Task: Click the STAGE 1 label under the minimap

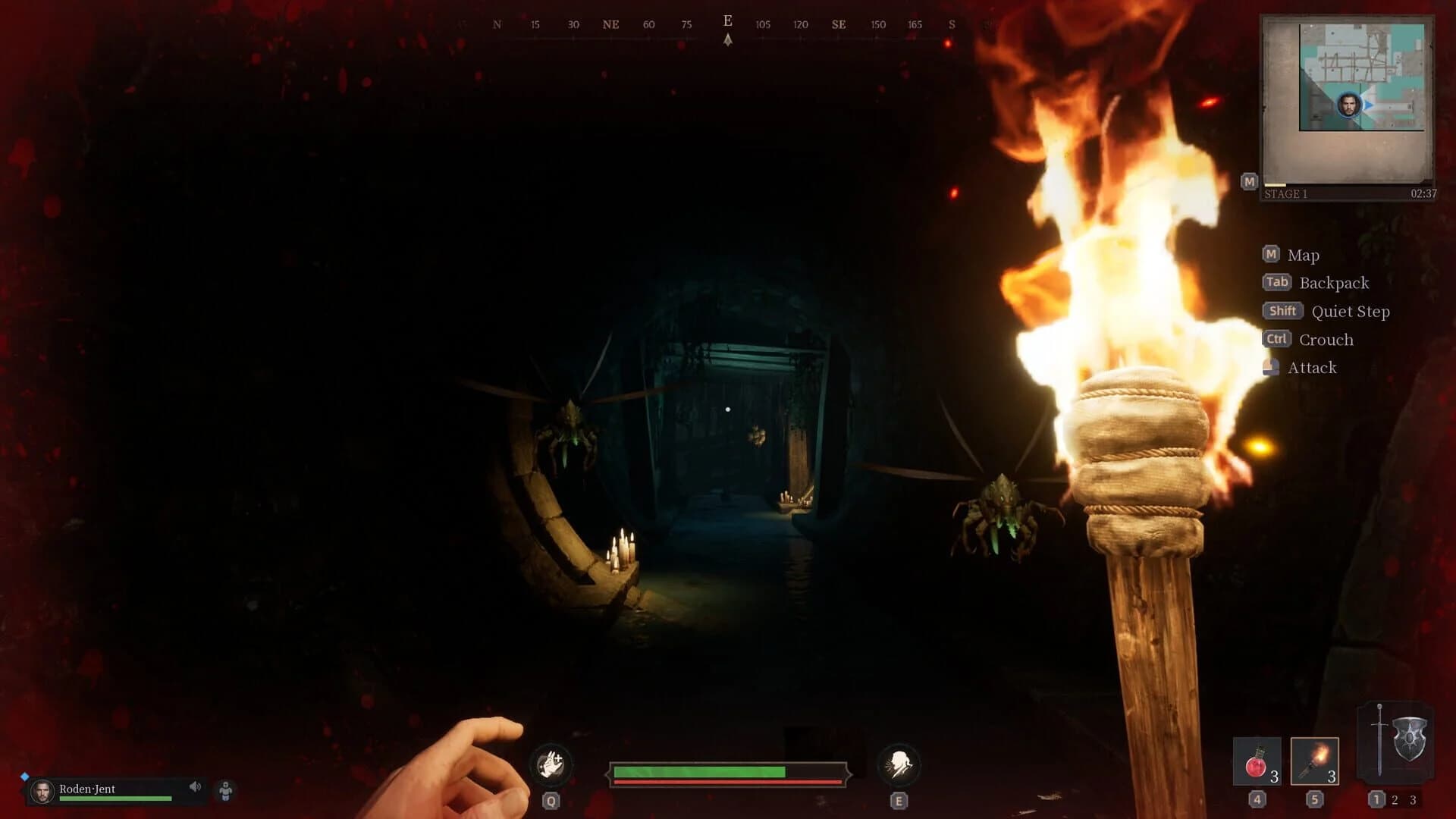Action: tap(1285, 195)
